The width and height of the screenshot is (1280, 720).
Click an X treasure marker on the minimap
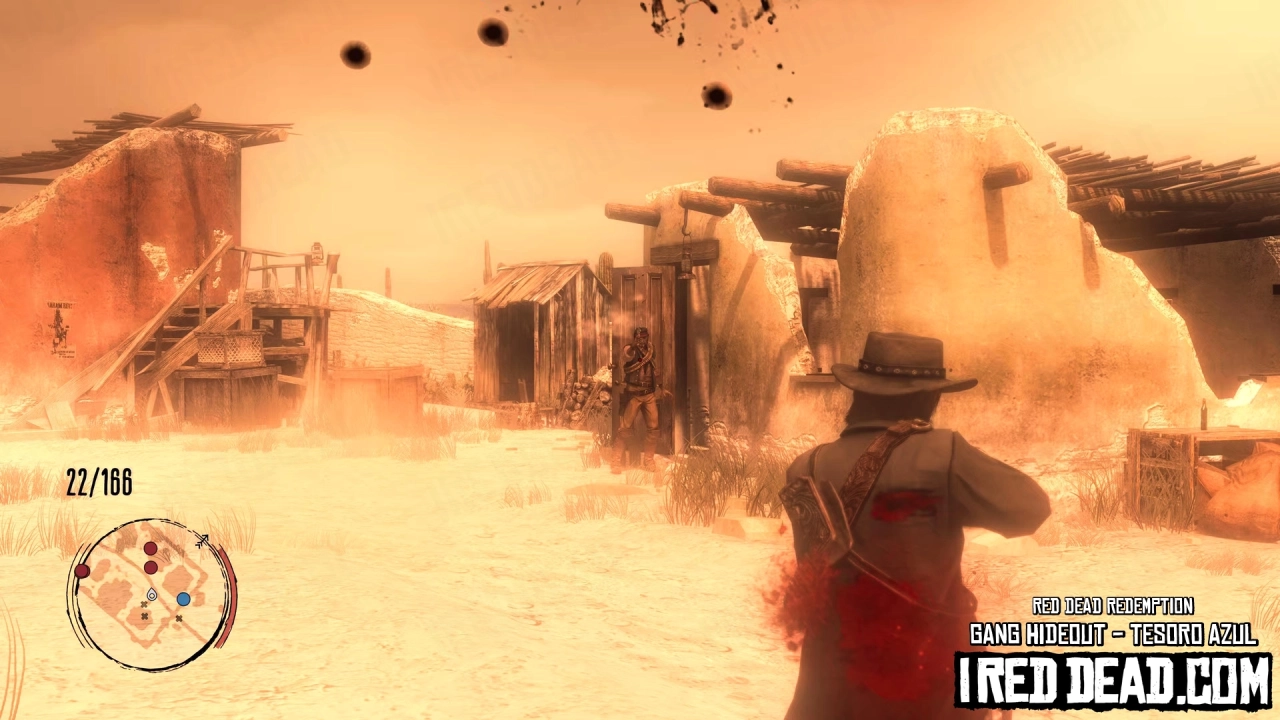click(145, 614)
